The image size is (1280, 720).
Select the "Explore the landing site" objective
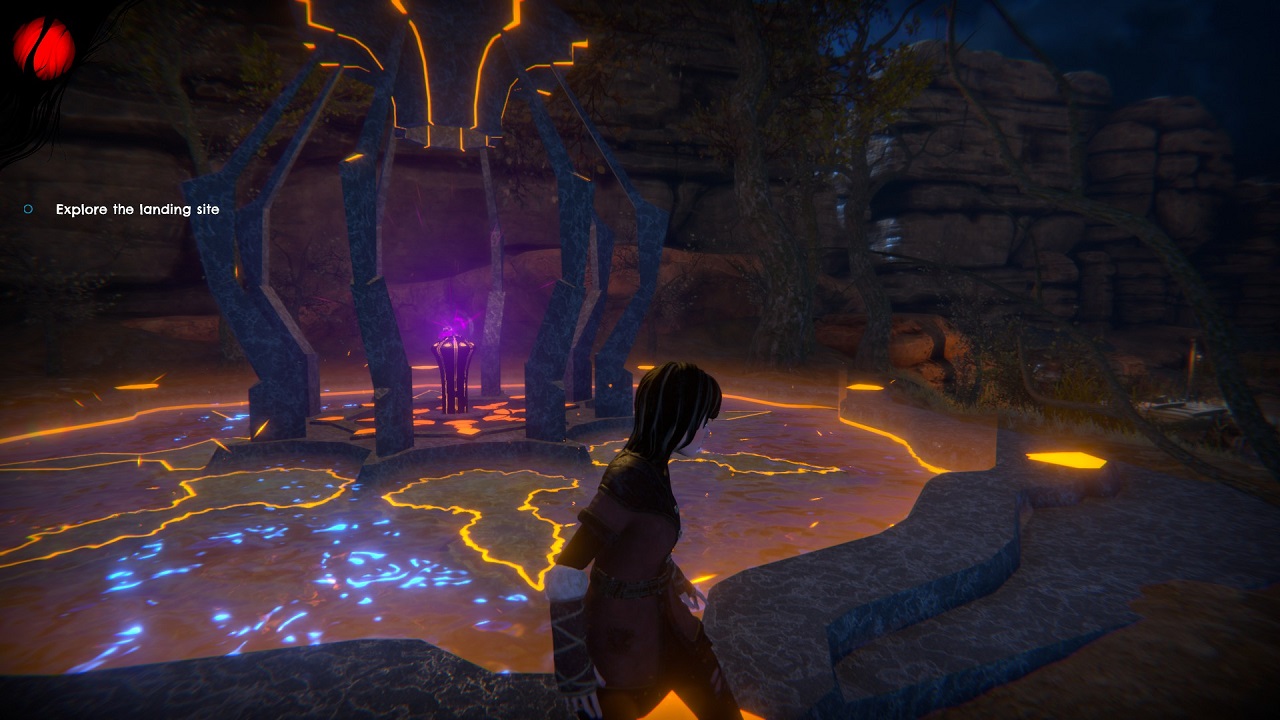[137, 209]
